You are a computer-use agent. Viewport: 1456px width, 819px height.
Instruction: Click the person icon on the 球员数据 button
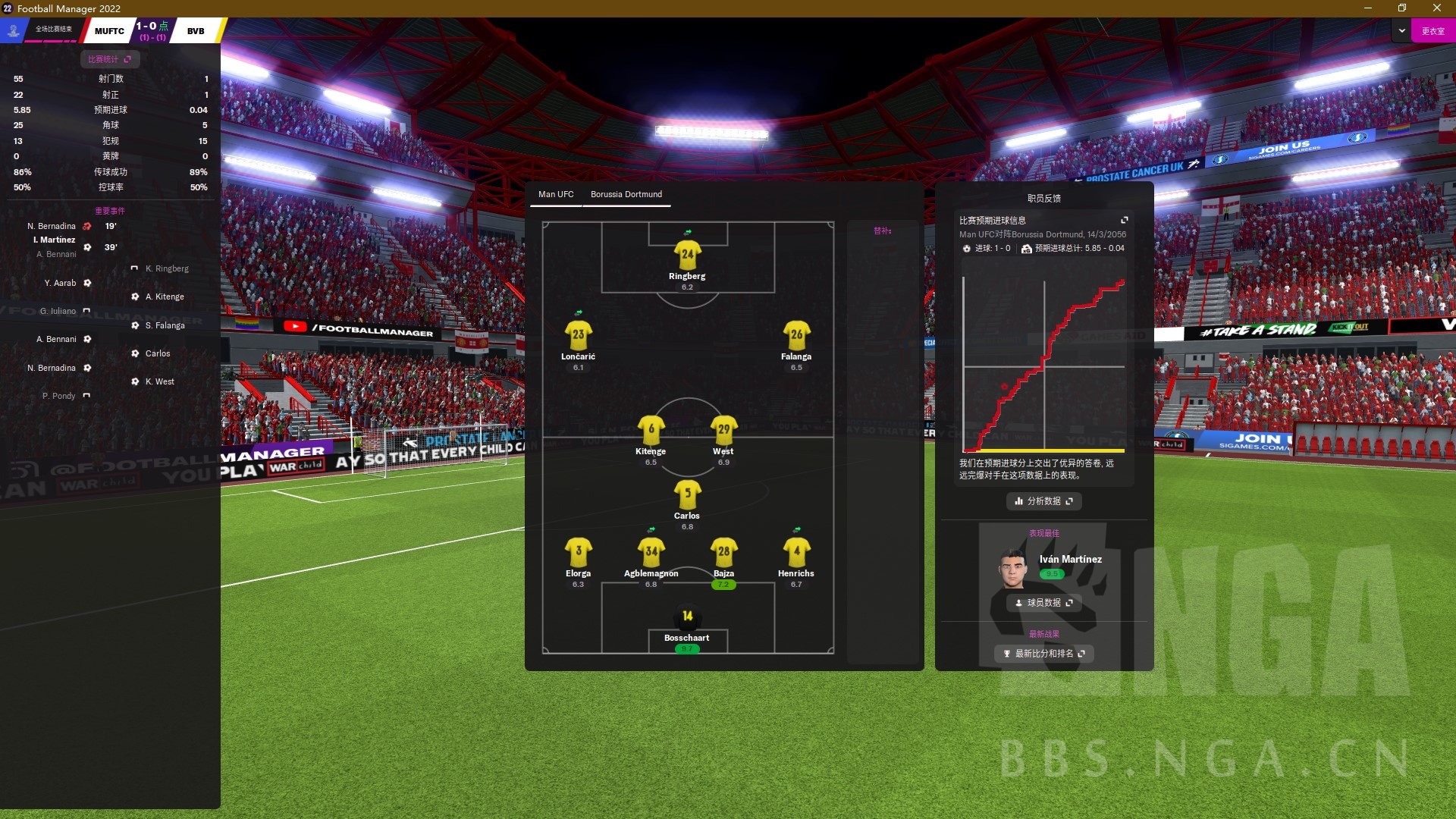(x=1019, y=603)
